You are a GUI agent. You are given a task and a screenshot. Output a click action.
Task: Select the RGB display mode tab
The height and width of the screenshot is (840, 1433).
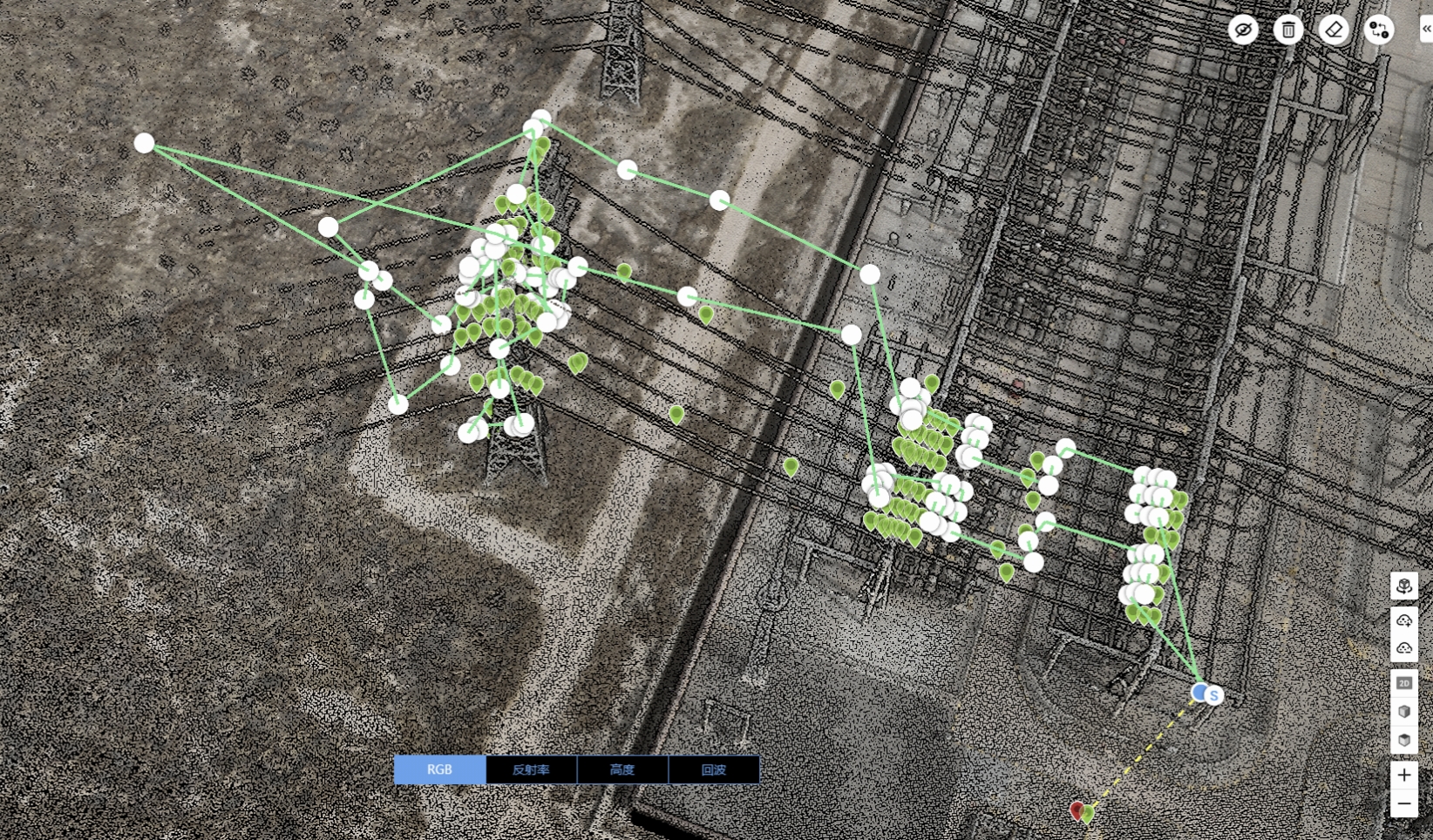[x=439, y=769]
